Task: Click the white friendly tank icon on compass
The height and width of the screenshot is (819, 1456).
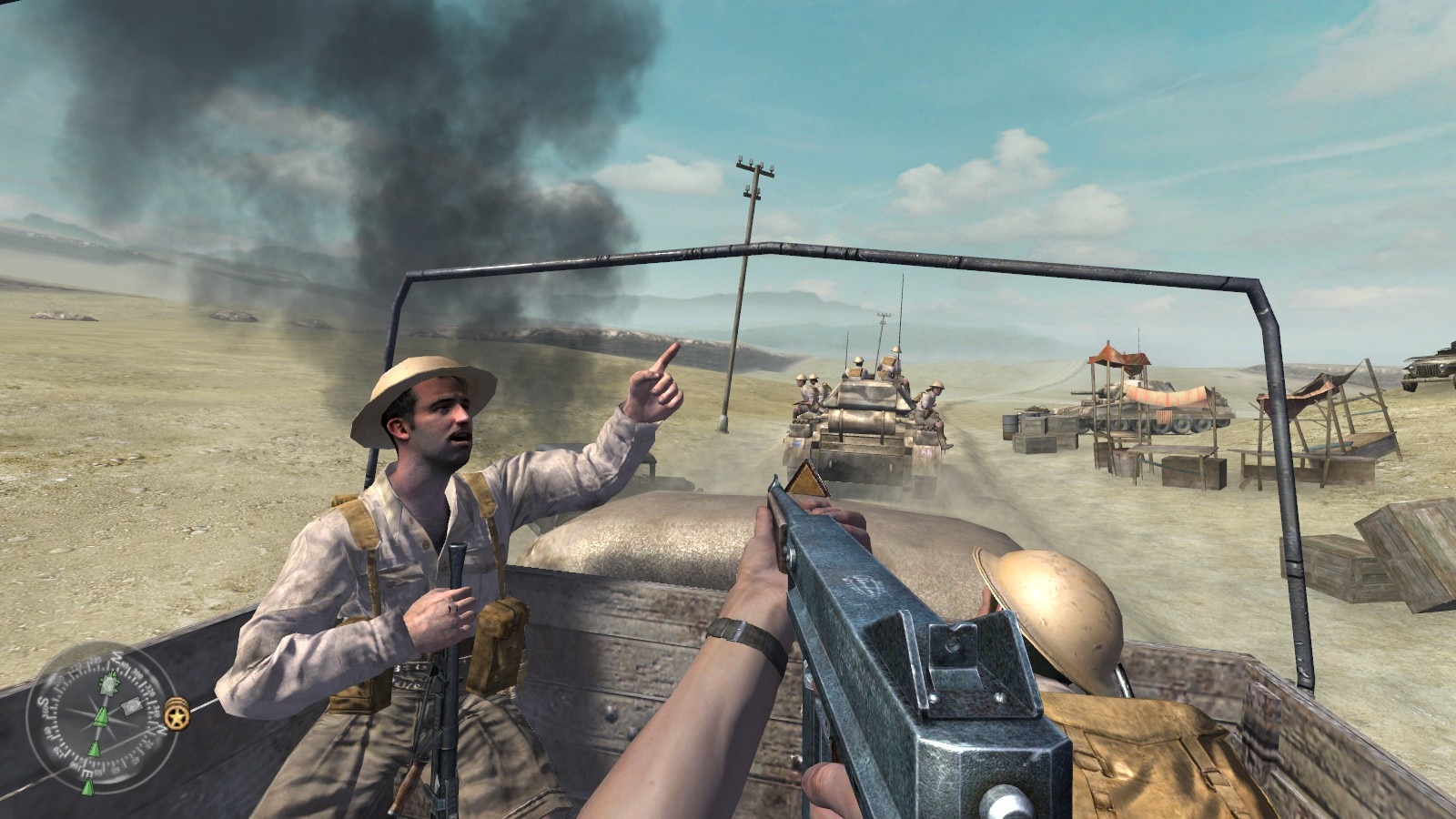Action: tap(131, 704)
